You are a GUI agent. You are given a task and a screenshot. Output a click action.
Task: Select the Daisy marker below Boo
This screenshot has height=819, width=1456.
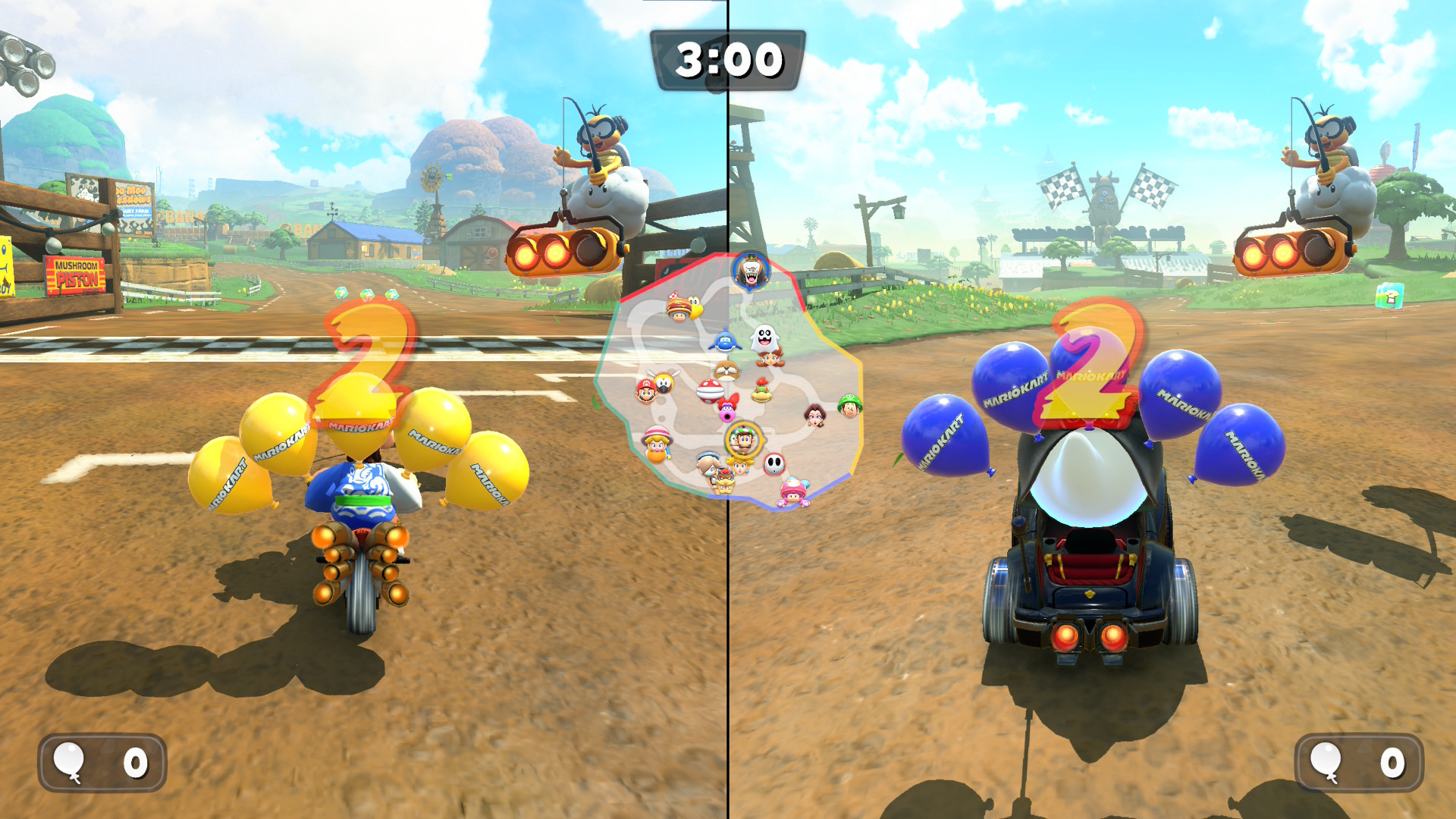(x=770, y=358)
